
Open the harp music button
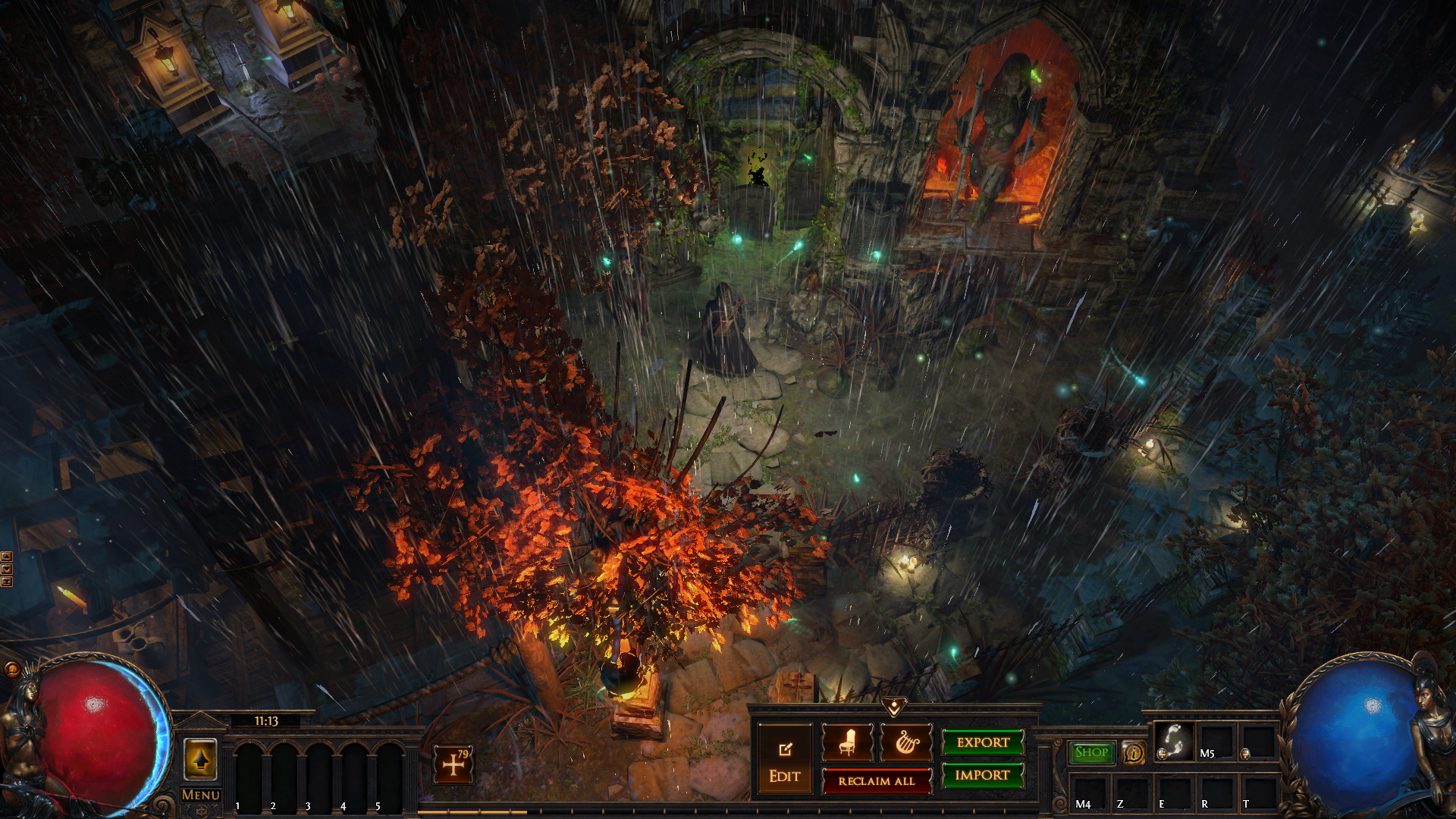click(906, 742)
